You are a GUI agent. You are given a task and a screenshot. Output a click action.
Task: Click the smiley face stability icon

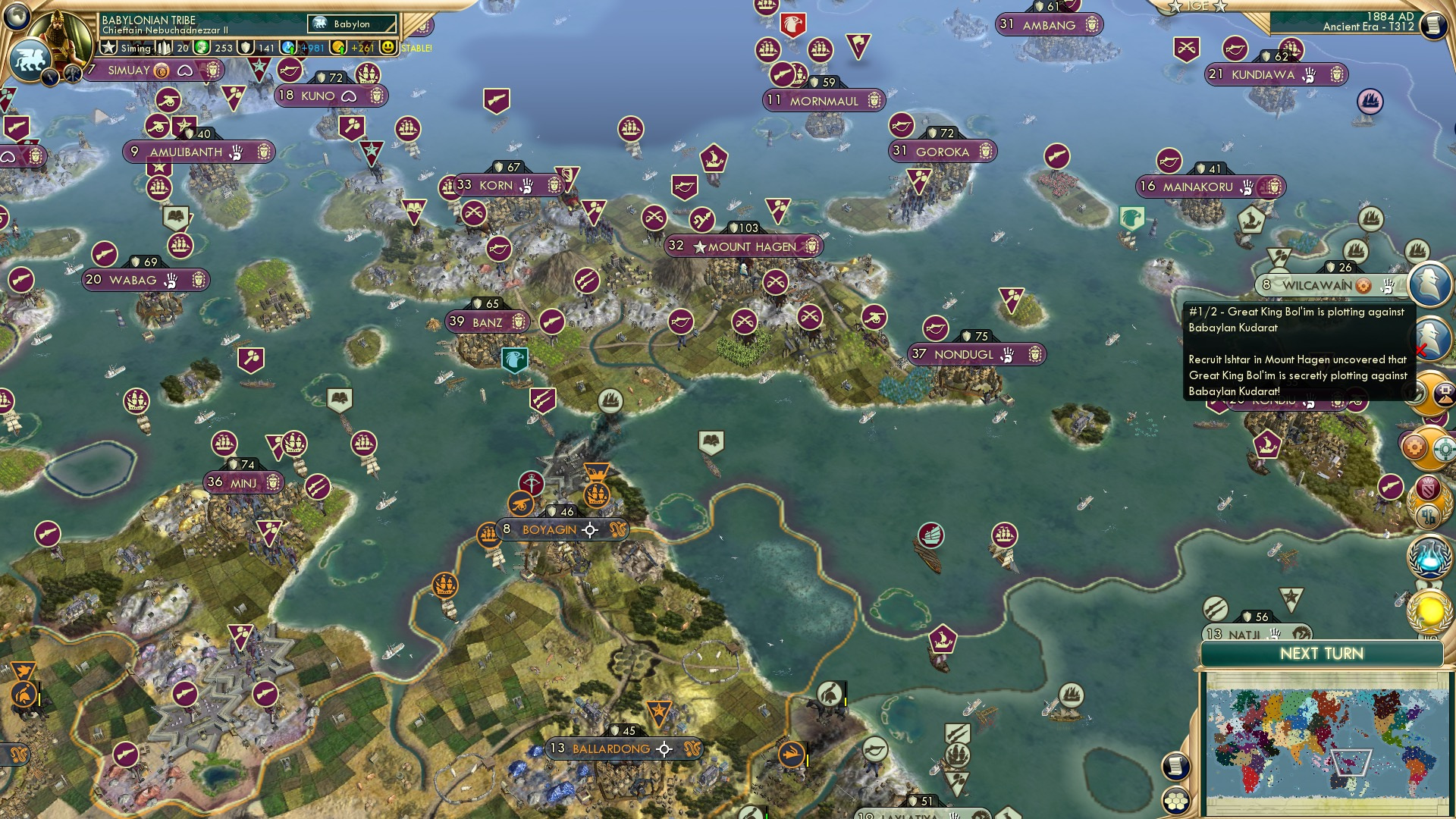tap(388, 48)
